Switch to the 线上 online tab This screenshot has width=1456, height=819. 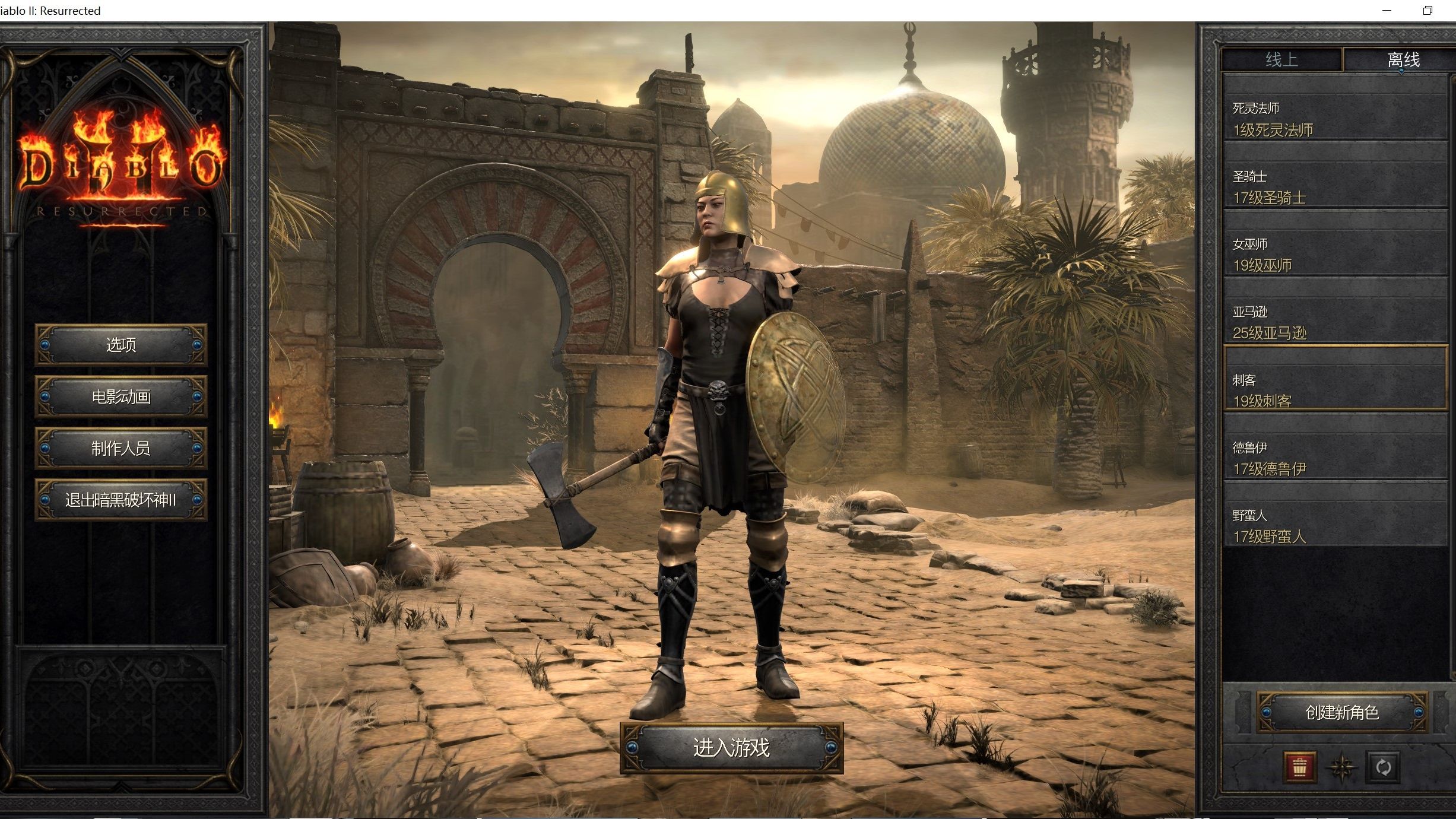tap(1281, 60)
